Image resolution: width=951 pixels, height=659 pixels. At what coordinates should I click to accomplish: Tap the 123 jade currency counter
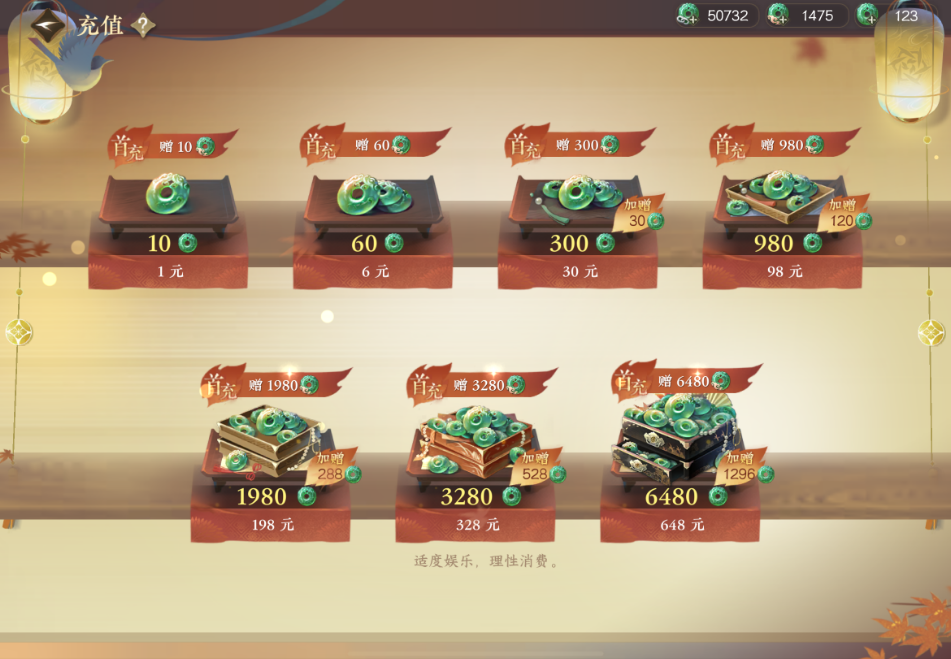click(x=894, y=15)
